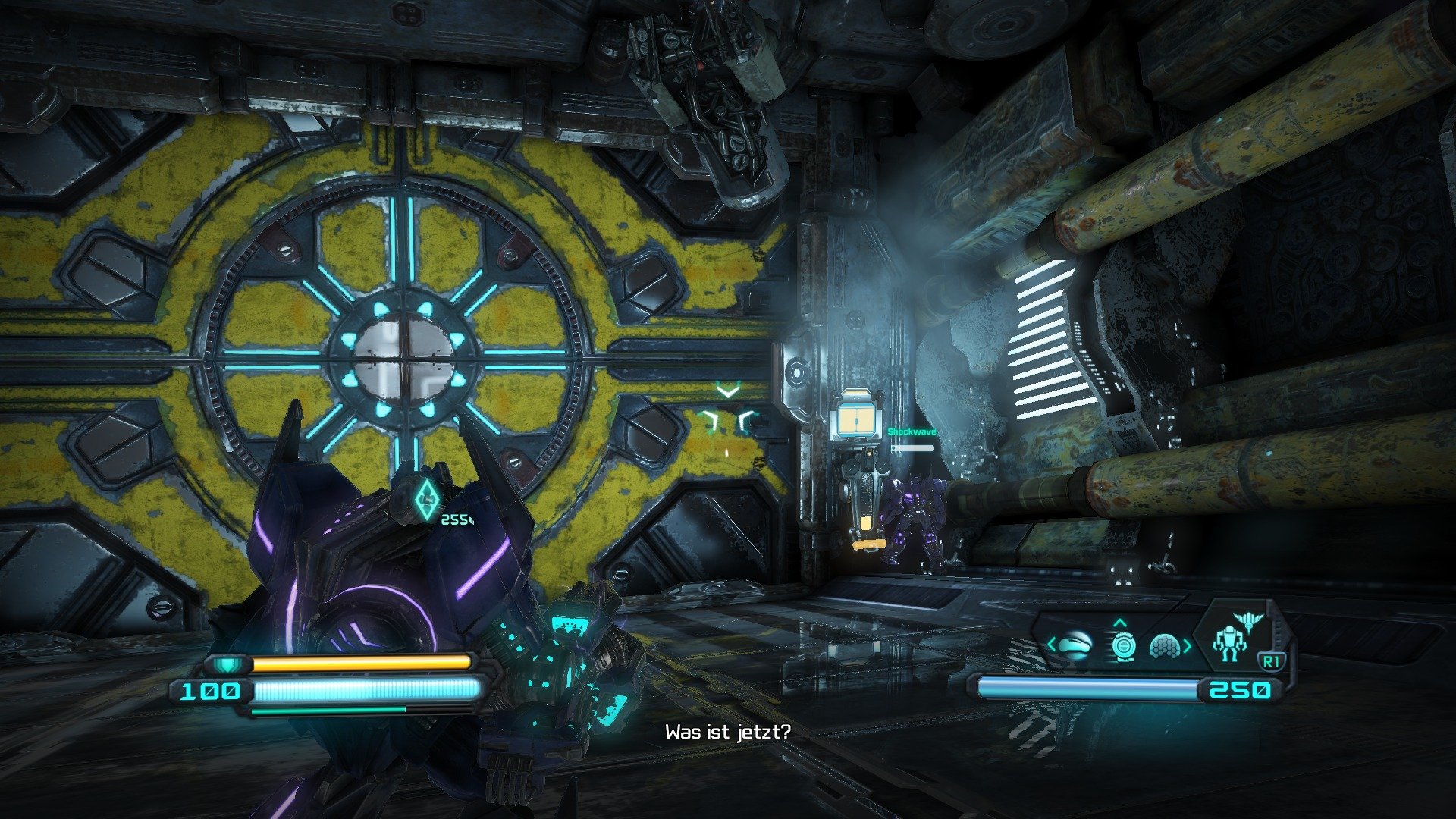Click the 250 ammo counter

coord(1240,690)
